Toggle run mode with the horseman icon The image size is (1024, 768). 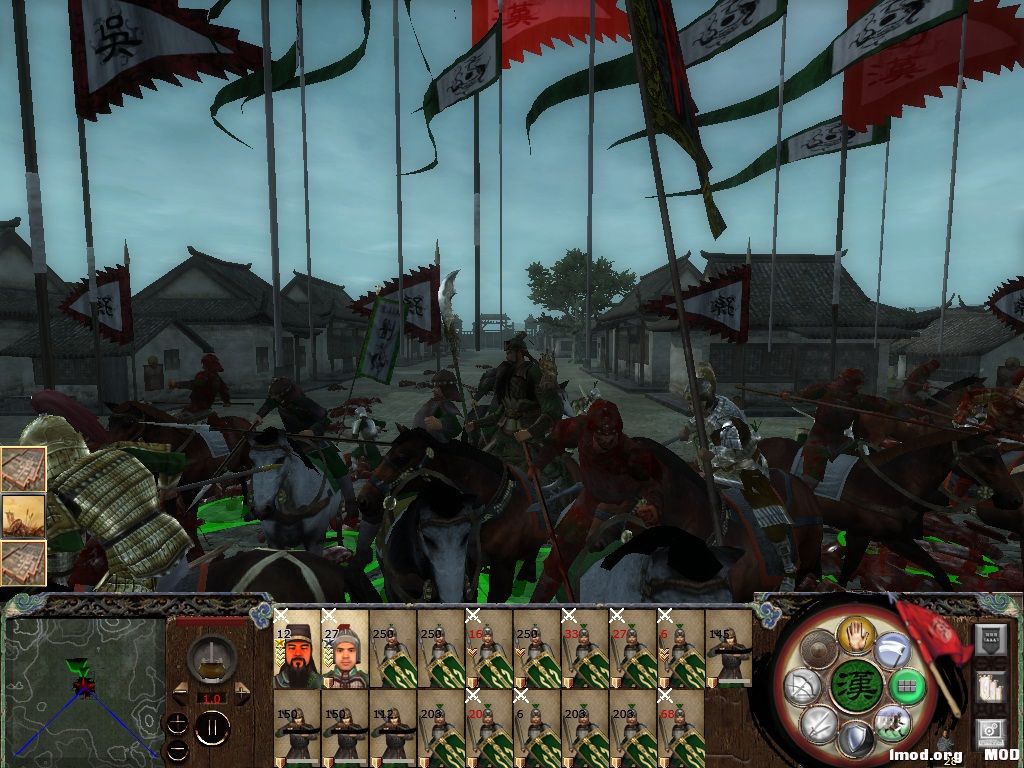(891, 722)
